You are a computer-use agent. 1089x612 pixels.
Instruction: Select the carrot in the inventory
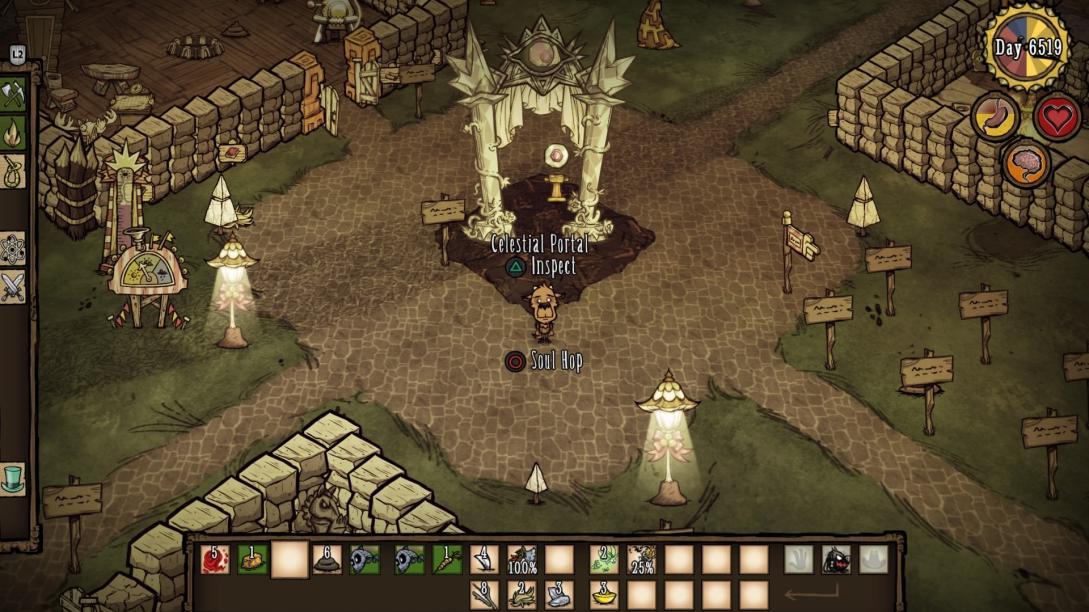tap(446, 560)
